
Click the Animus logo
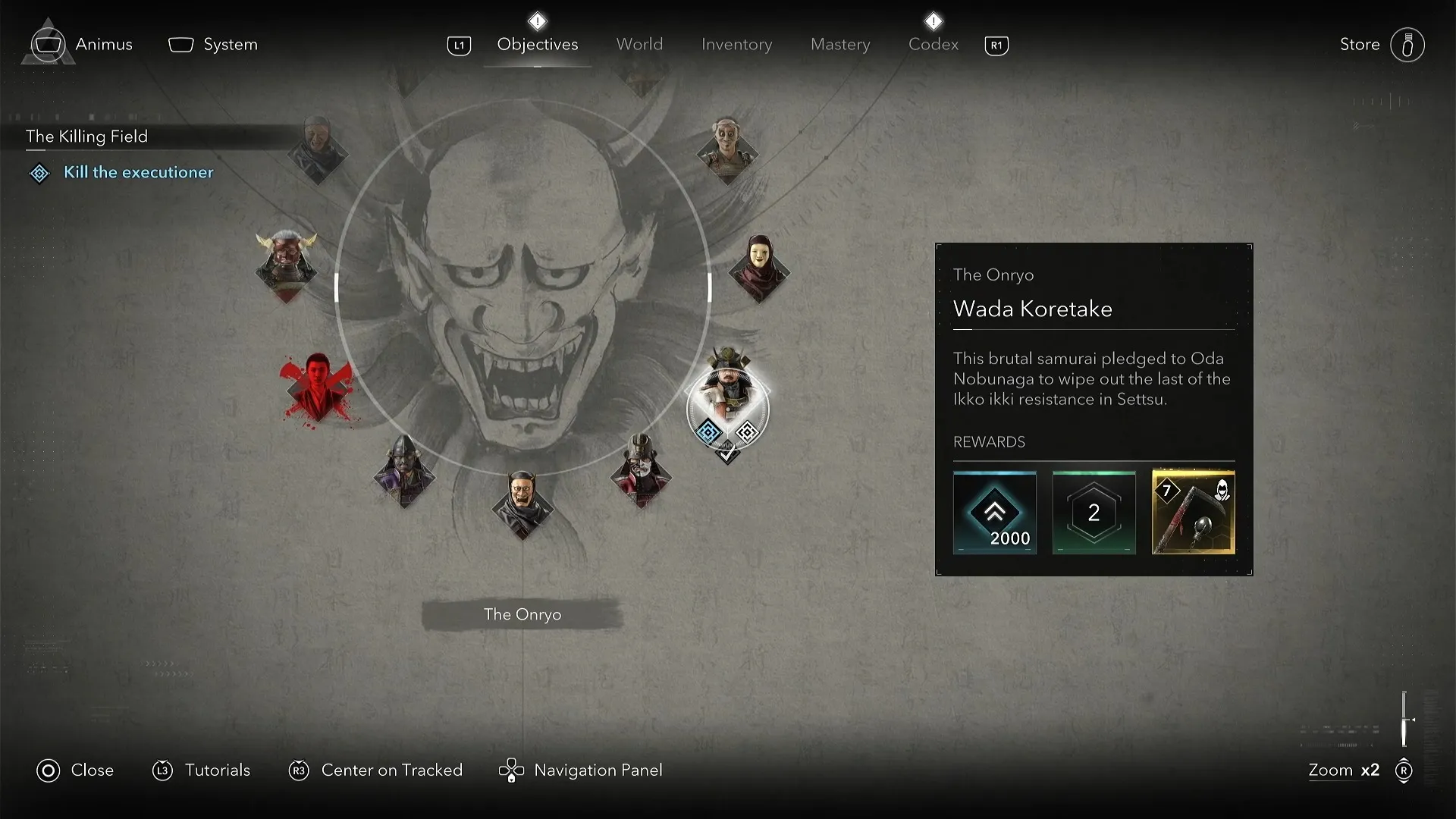tap(47, 43)
